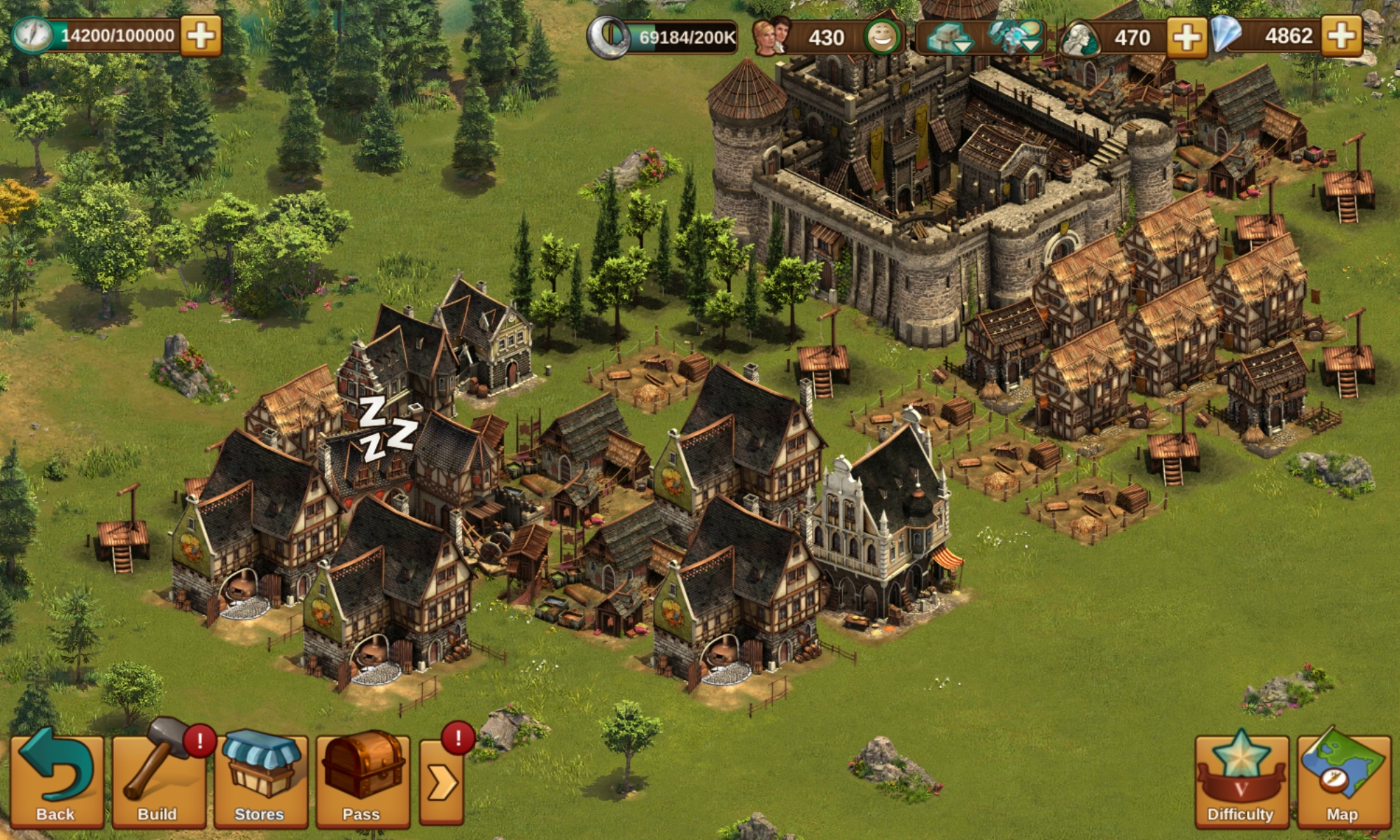Open the goods crates dropdown
Viewport: 1400px width, 840px height.
[948, 37]
